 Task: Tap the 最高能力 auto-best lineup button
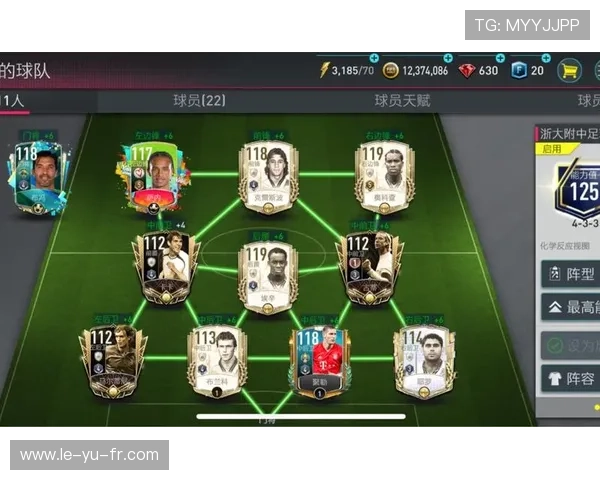click(571, 308)
